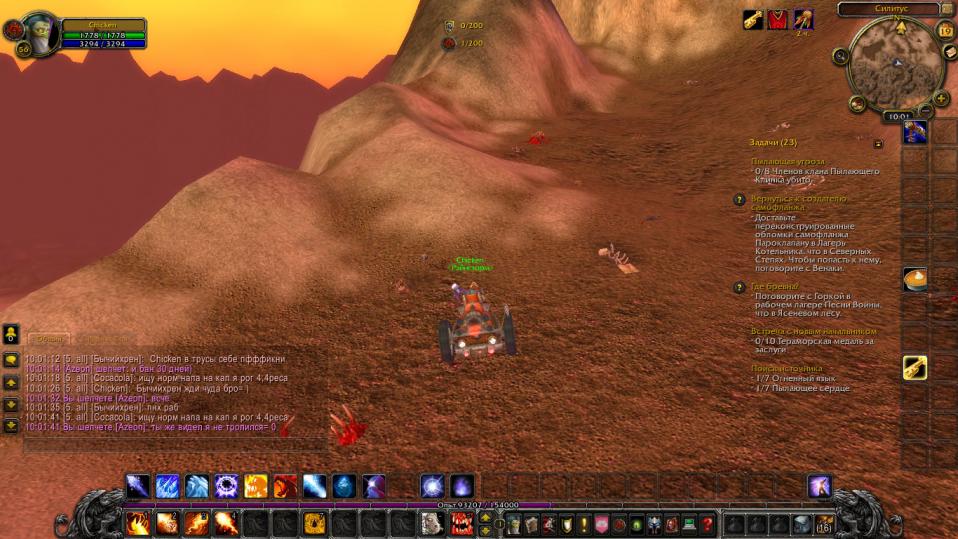
Task: Open the backpack showing 16 free slots
Action: click(824, 523)
